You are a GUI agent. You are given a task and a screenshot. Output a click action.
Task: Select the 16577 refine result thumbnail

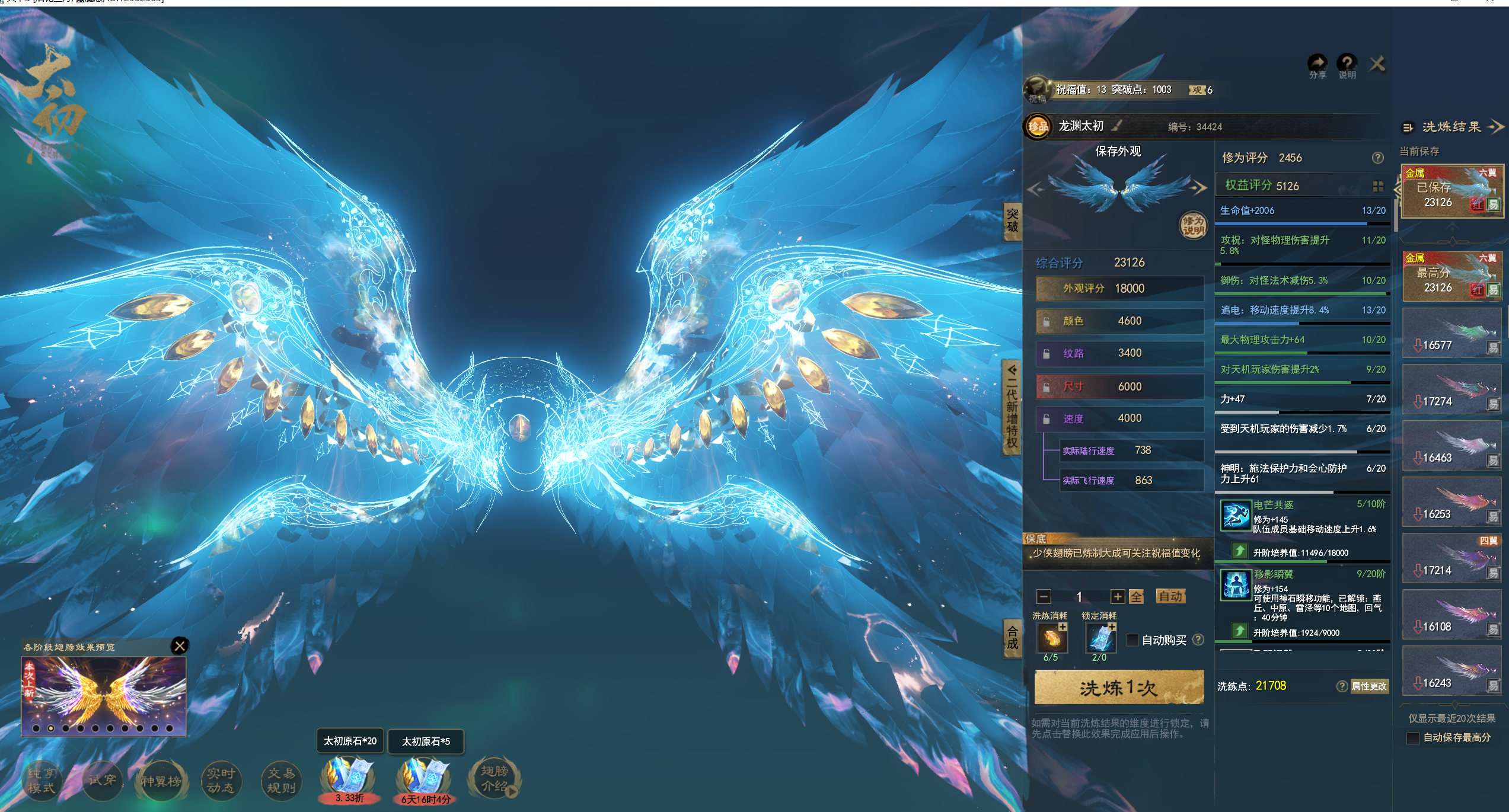coord(1451,334)
